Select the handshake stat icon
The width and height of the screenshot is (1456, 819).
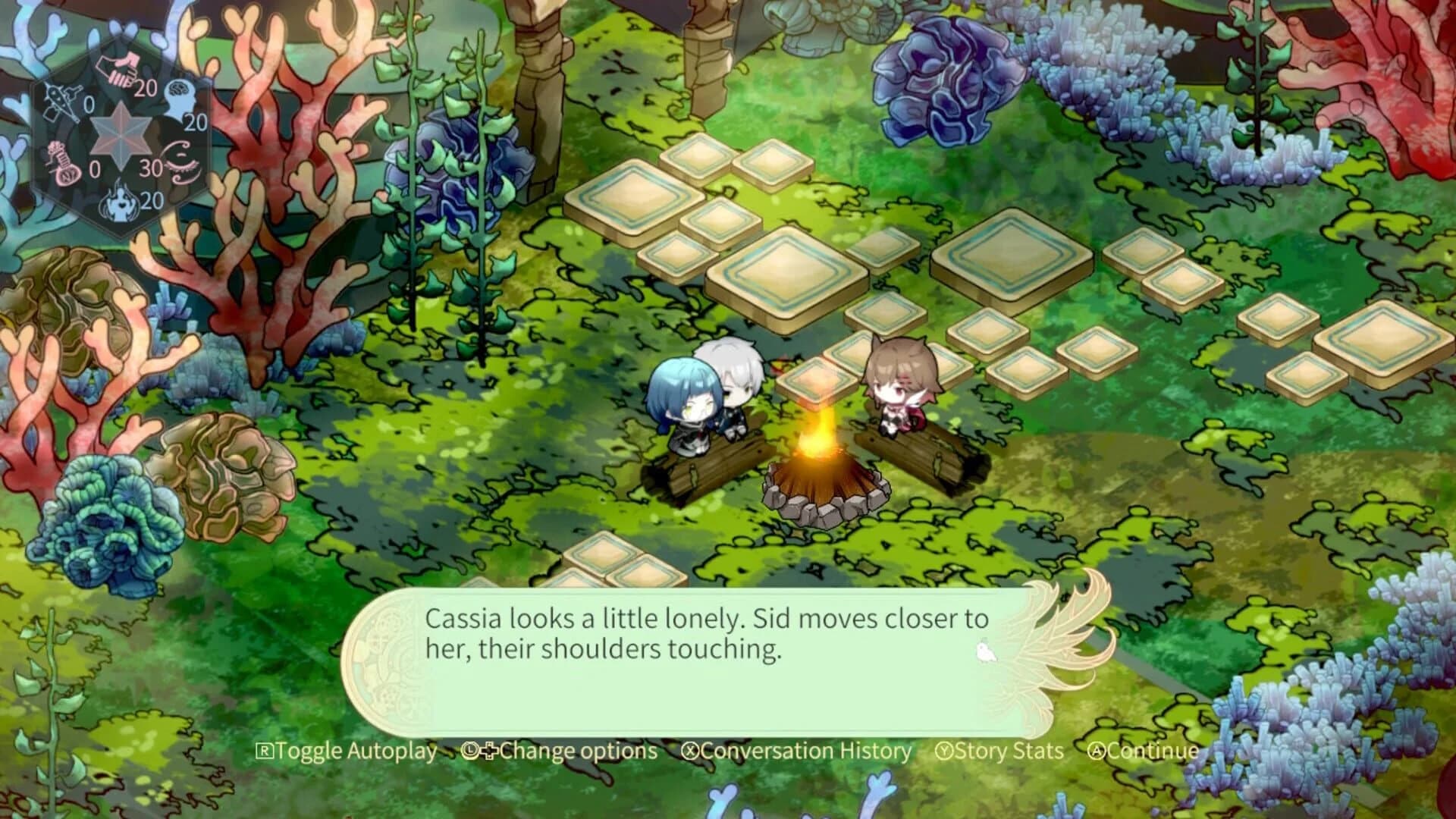point(118,68)
